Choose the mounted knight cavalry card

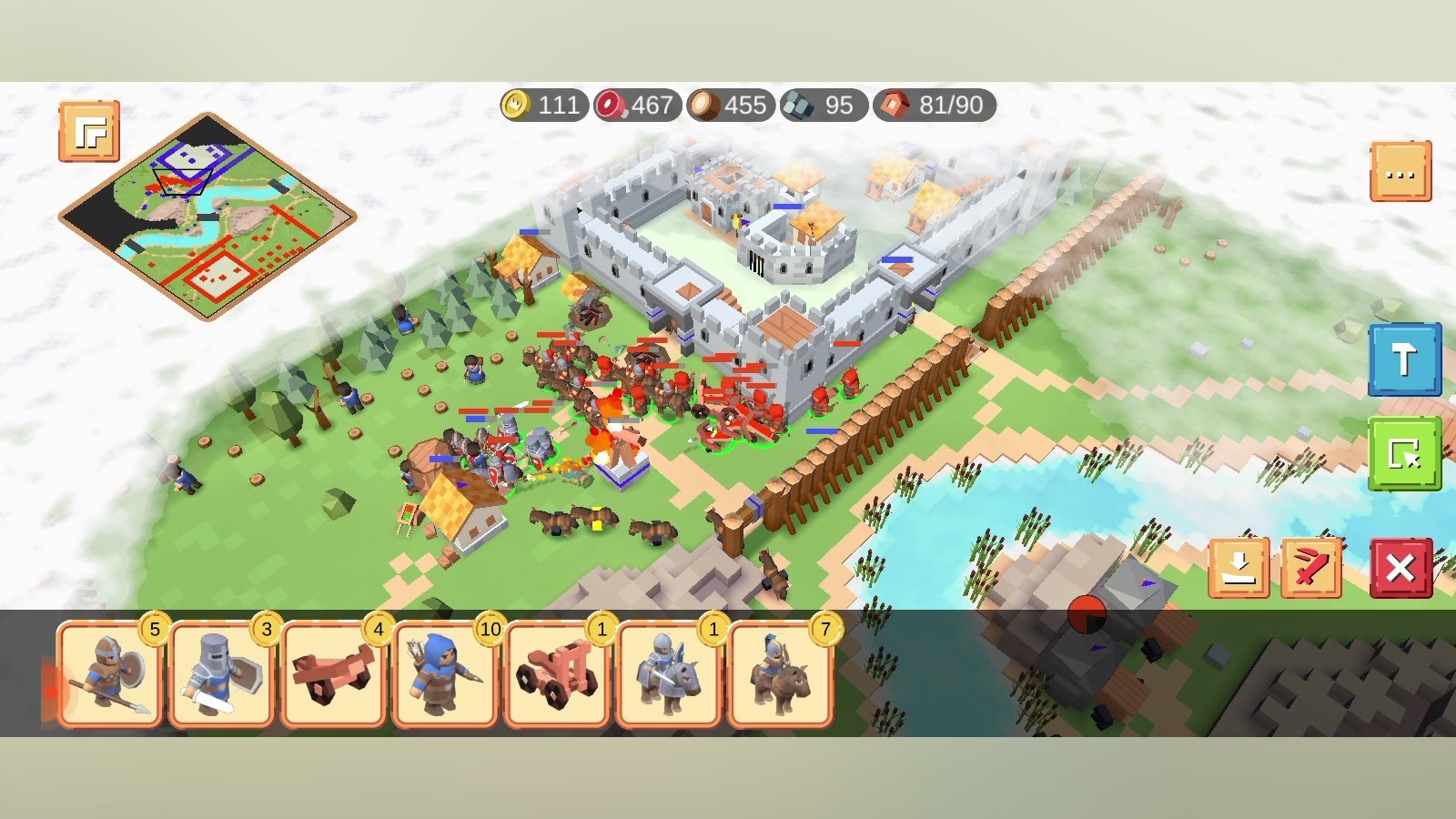point(669,675)
